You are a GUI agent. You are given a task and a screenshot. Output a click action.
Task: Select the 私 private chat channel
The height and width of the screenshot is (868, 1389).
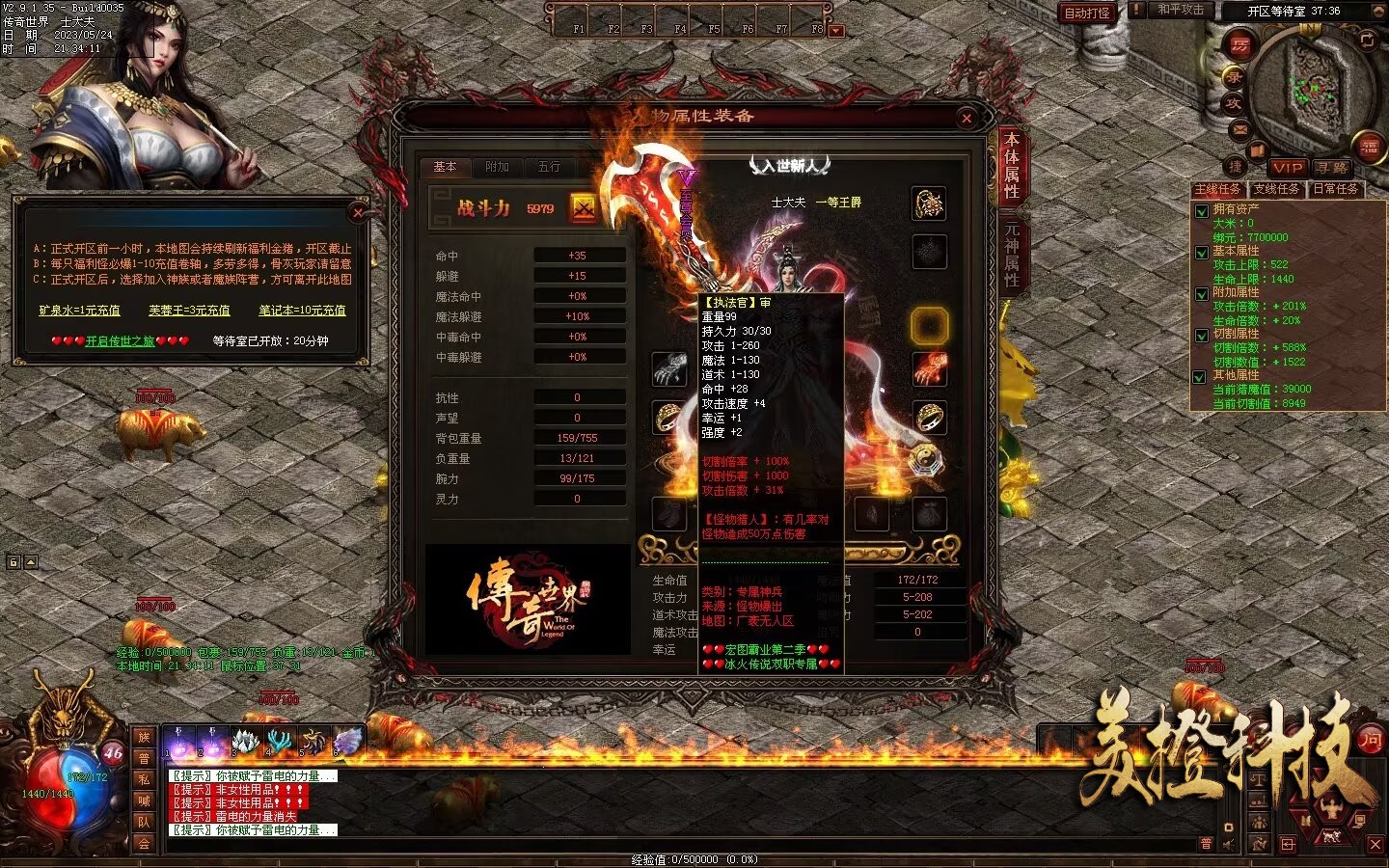coord(144,779)
